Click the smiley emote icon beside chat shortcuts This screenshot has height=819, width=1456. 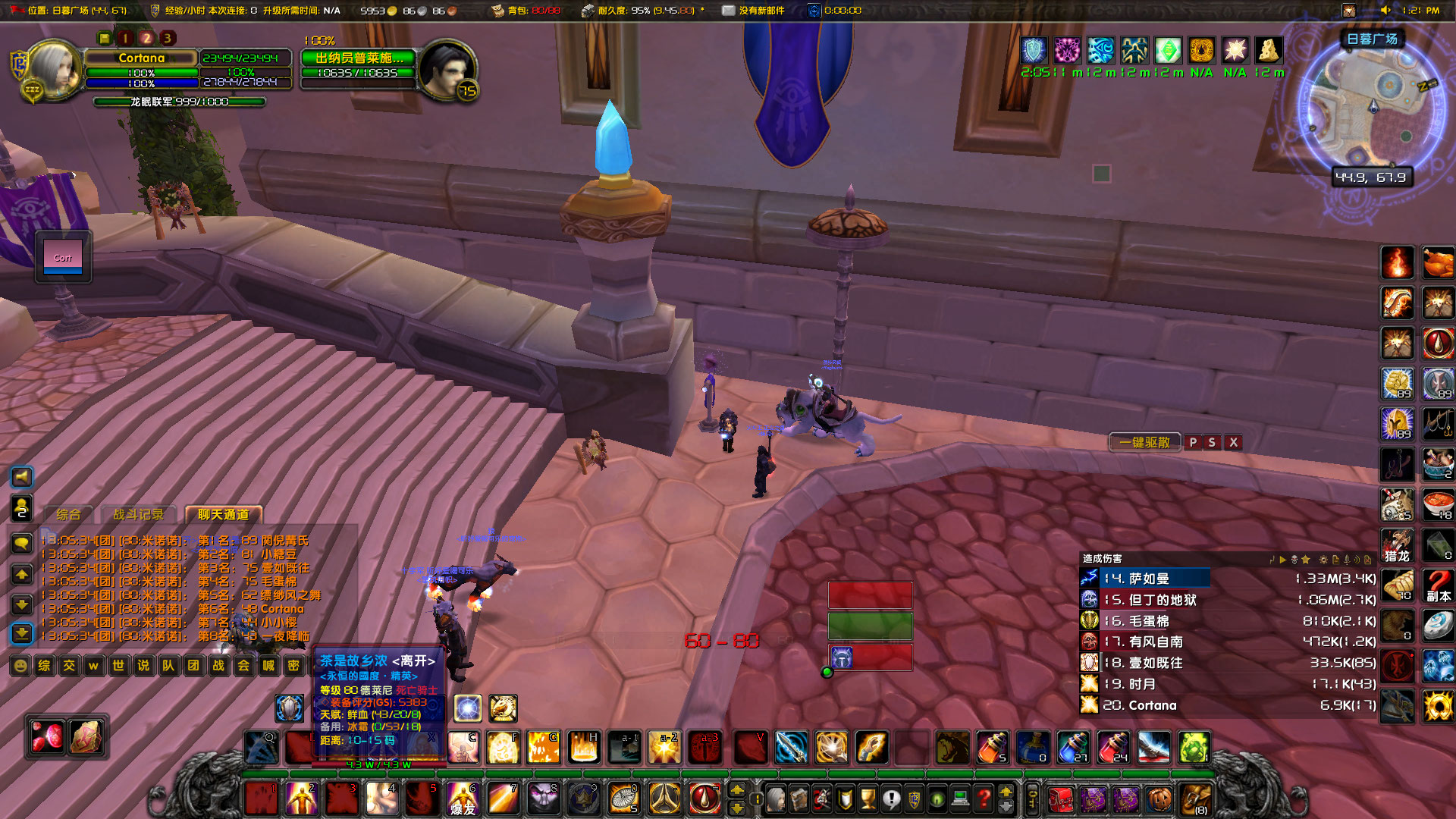20,666
